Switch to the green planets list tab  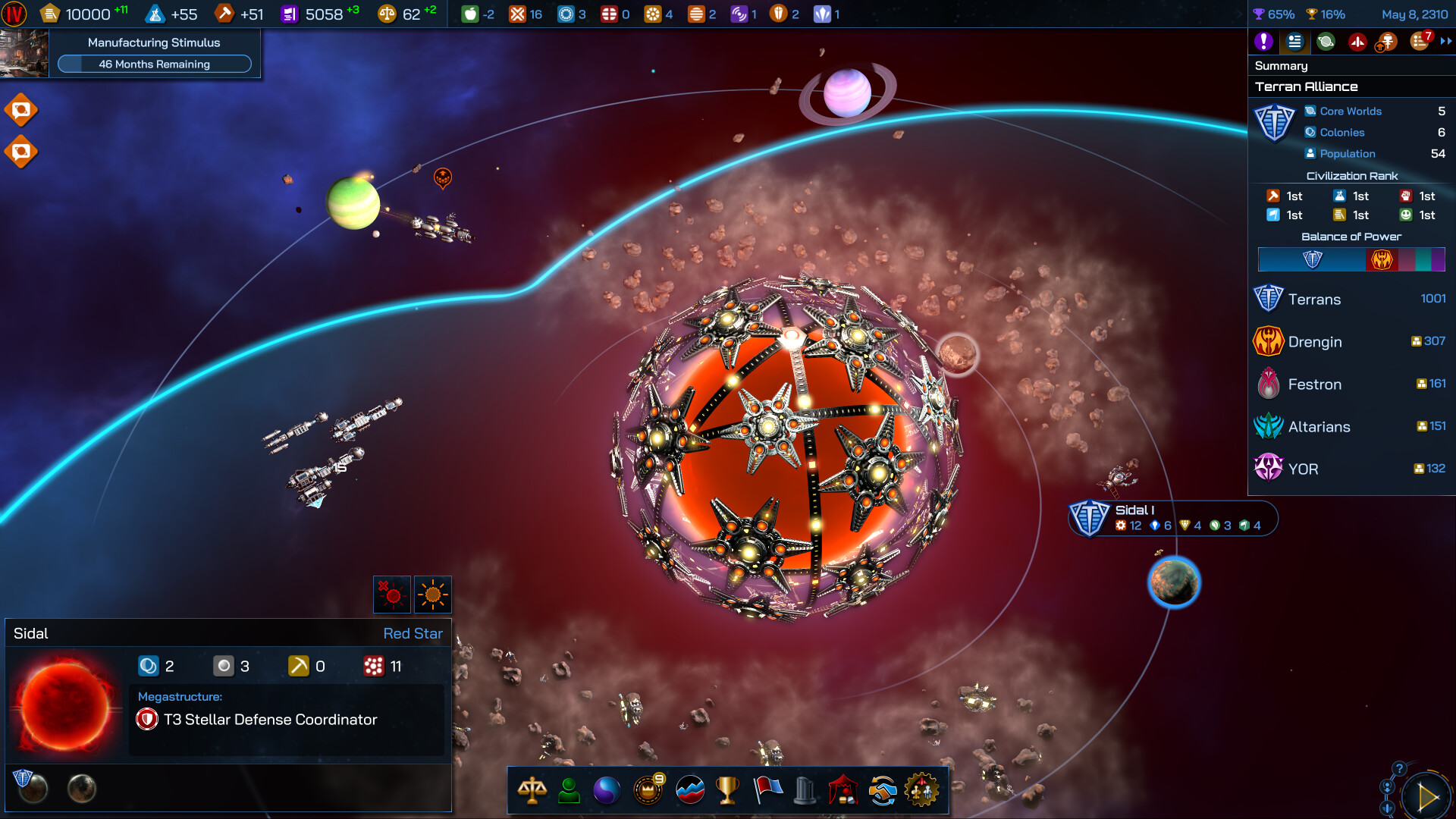coord(1326,42)
